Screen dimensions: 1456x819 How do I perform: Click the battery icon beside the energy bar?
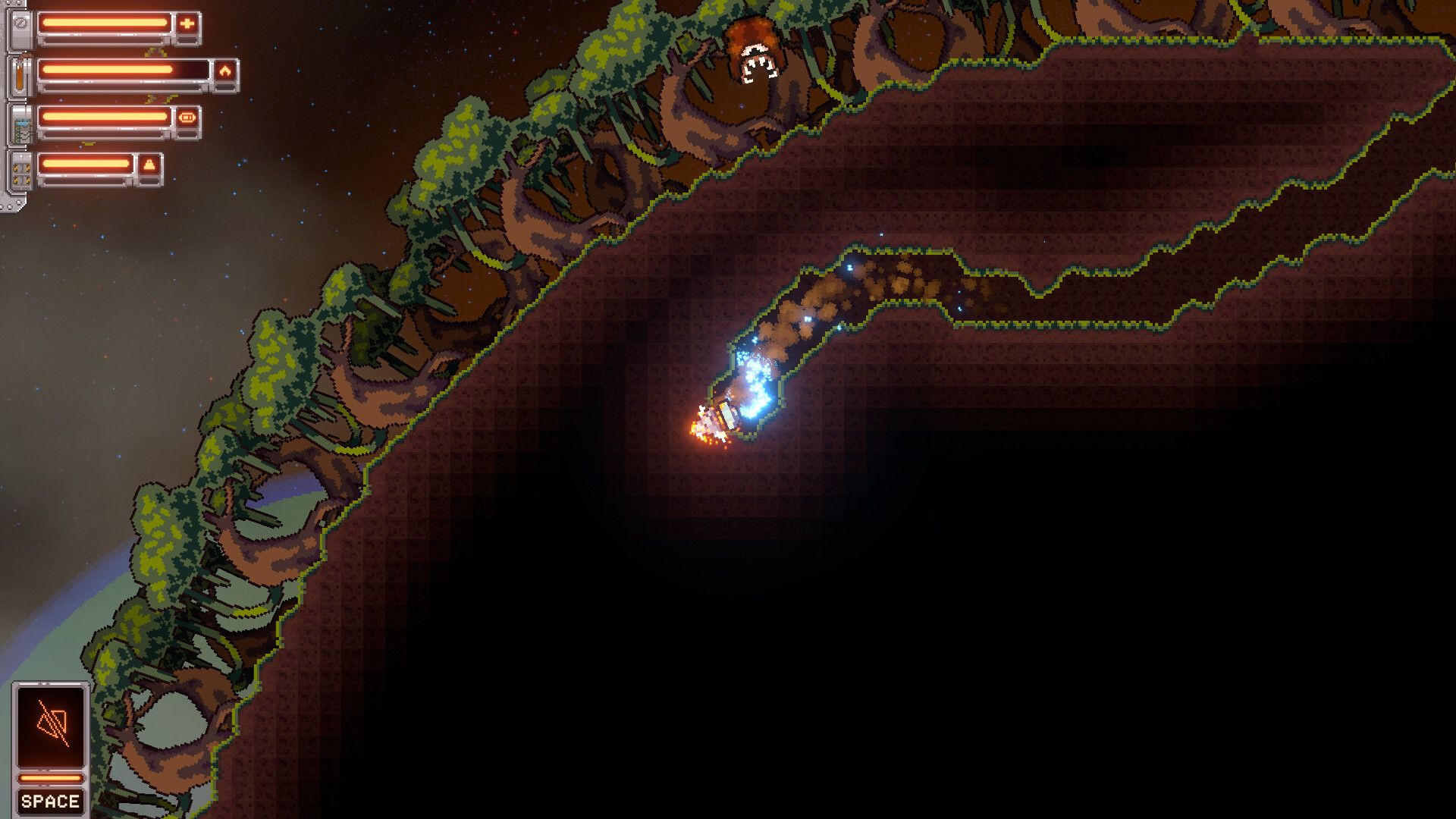click(187, 118)
